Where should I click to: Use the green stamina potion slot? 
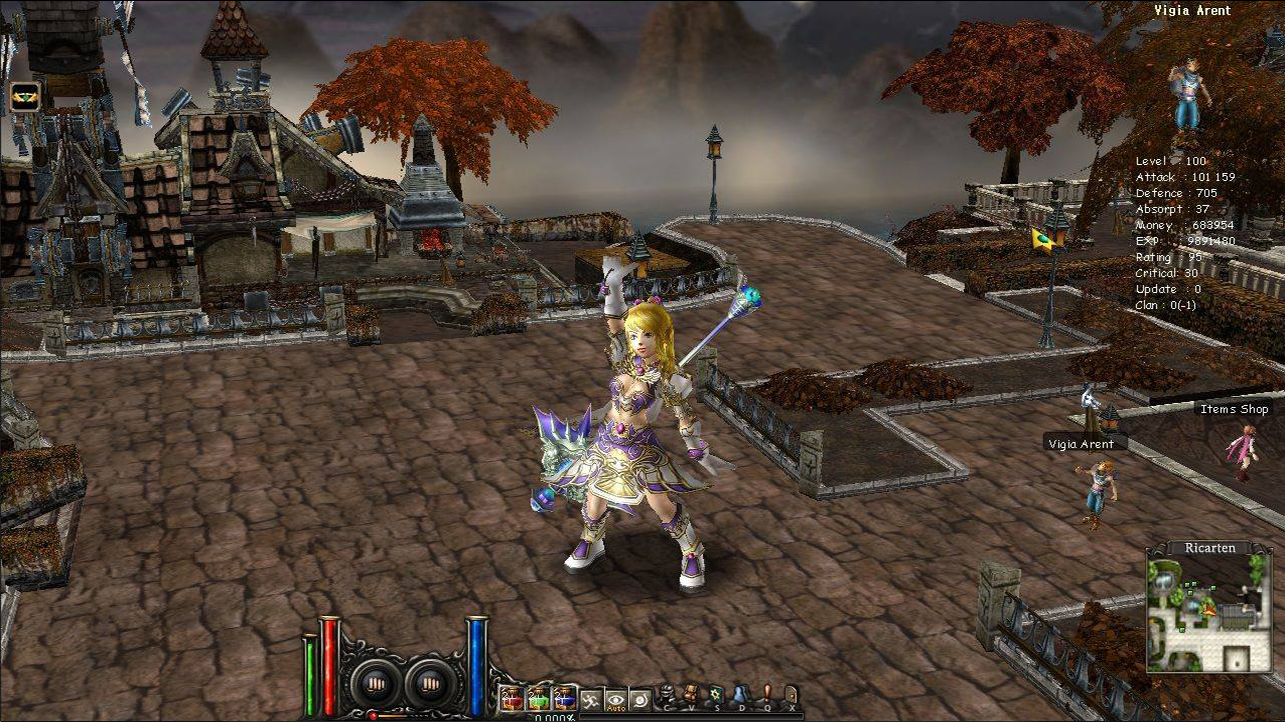click(x=538, y=698)
